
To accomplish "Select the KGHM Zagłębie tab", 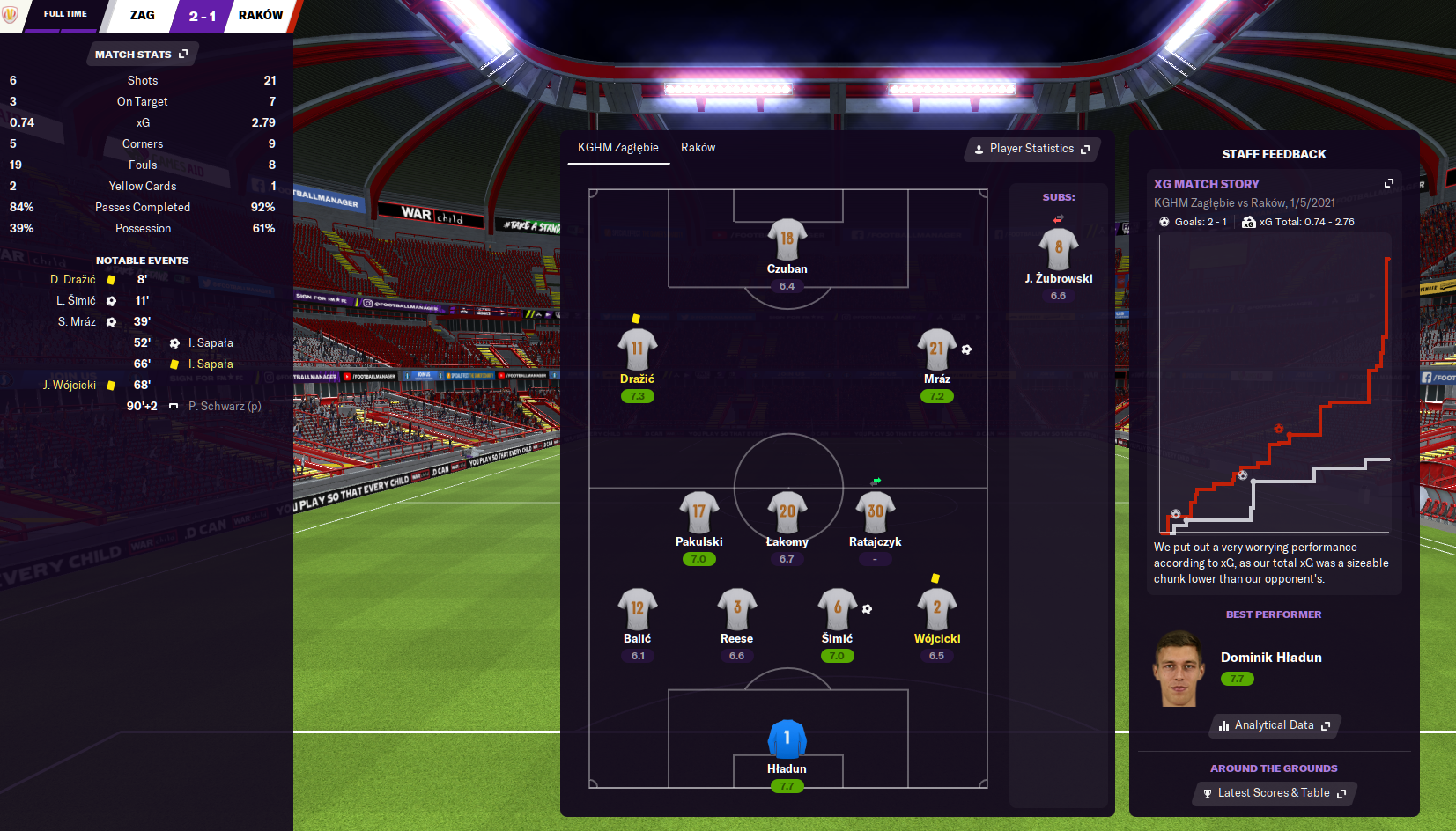I will coord(617,148).
